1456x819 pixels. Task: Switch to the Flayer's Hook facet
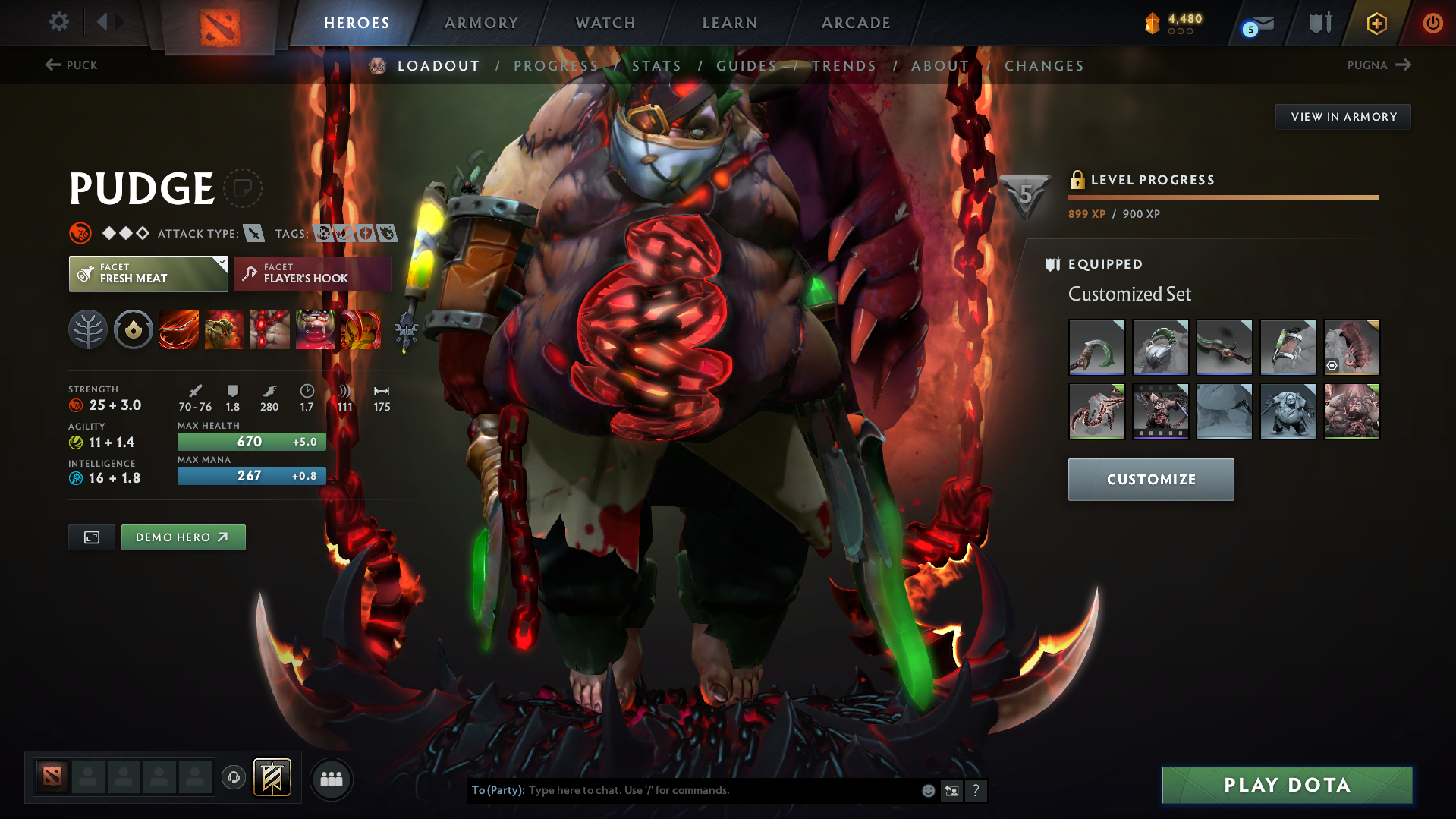(x=312, y=273)
